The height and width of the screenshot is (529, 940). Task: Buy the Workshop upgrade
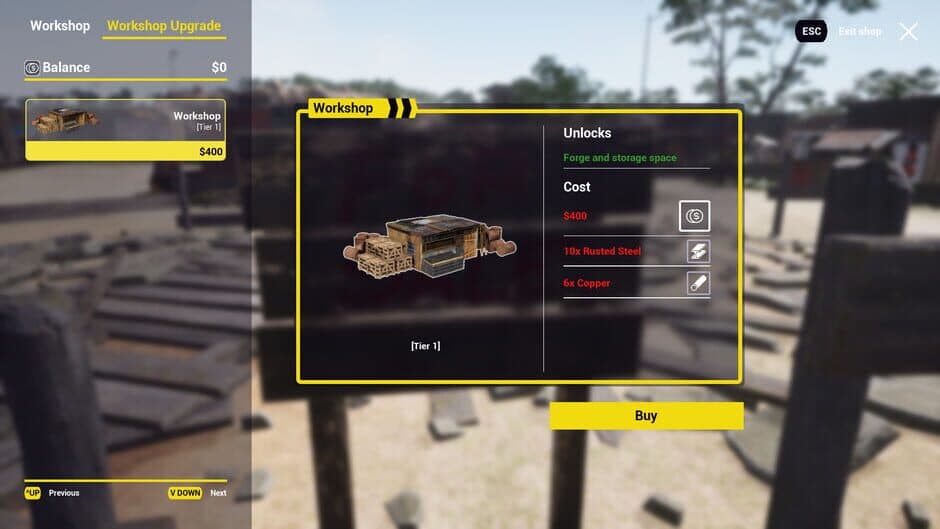click(x=646, y=416)
